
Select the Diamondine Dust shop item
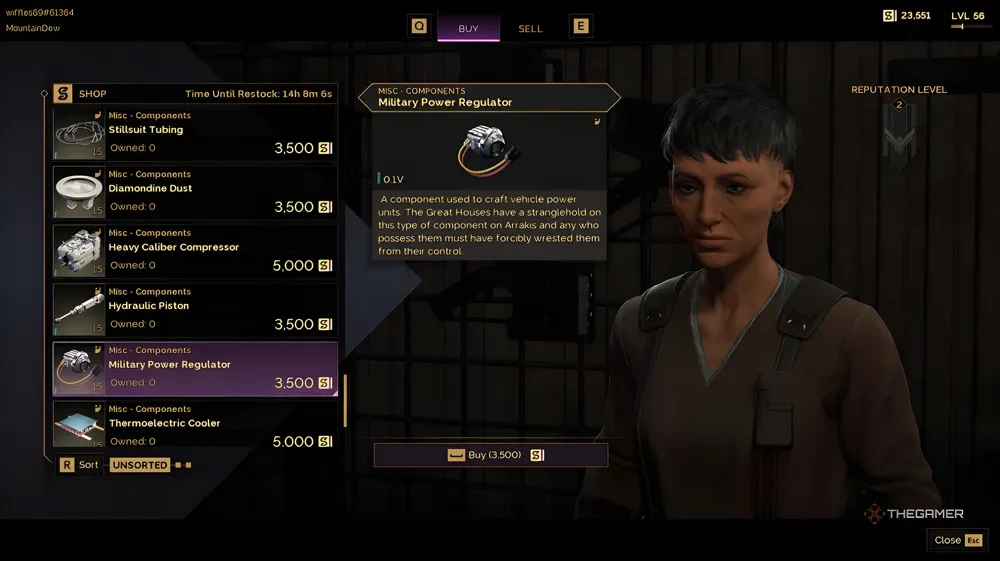point(195,194)
